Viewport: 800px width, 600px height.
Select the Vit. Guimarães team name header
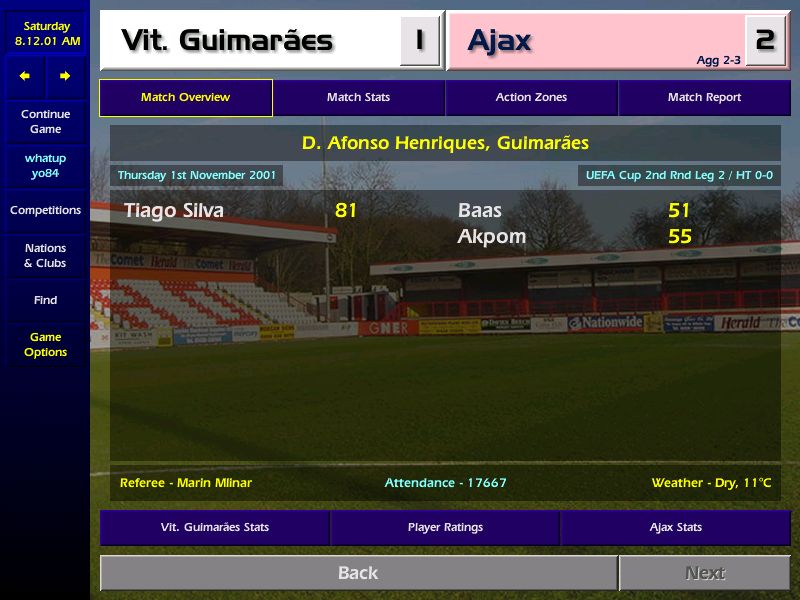[x=227, y=41]
